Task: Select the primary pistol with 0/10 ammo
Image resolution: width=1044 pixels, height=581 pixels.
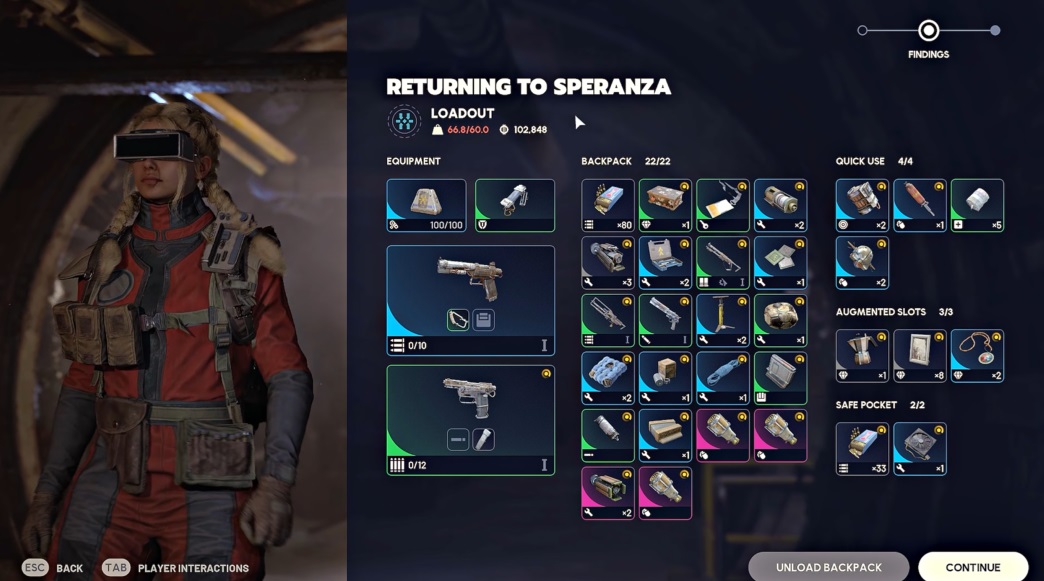Action: click(470, 300)
